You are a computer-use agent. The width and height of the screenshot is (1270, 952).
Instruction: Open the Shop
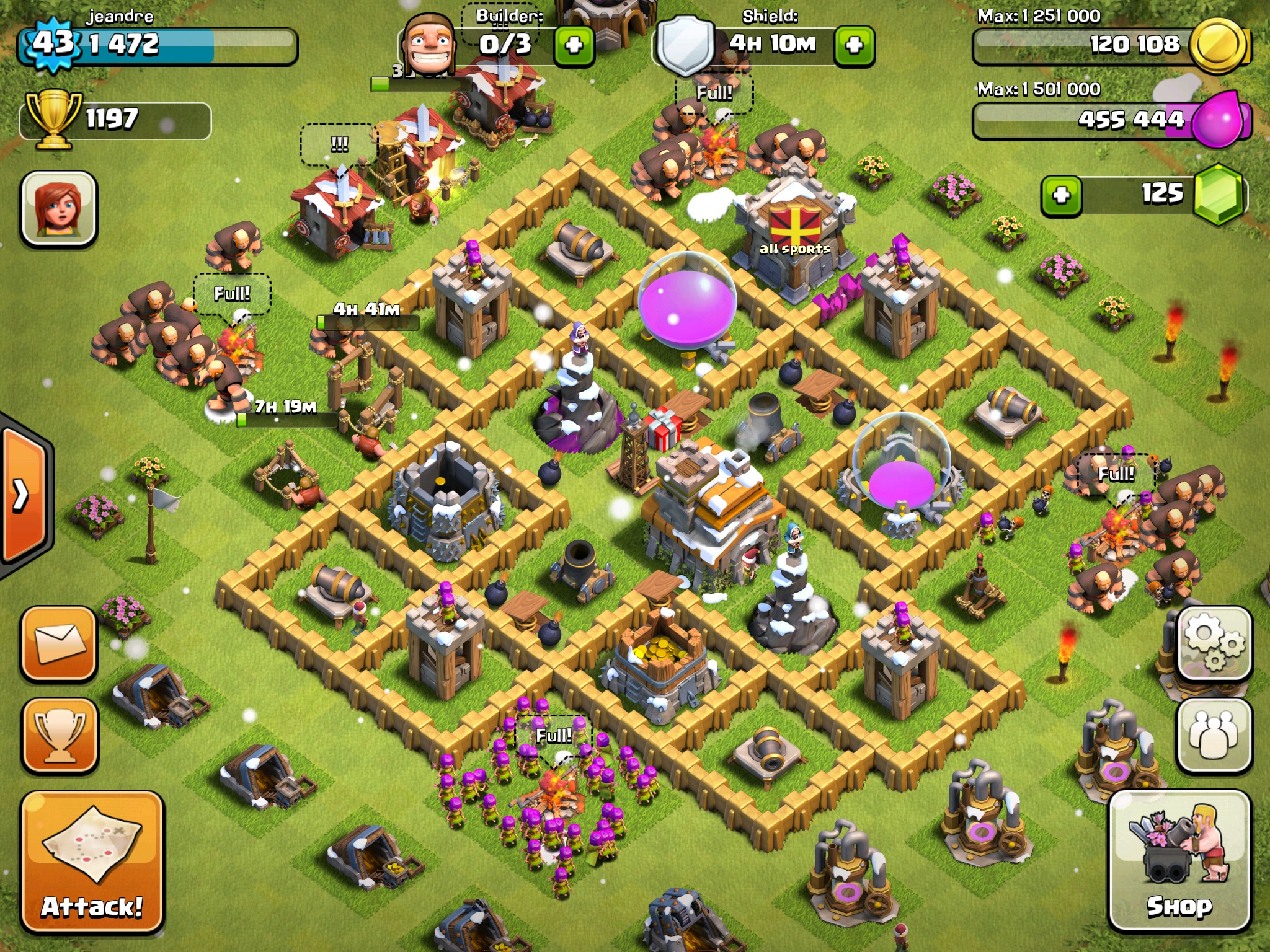pos(1179,861)
